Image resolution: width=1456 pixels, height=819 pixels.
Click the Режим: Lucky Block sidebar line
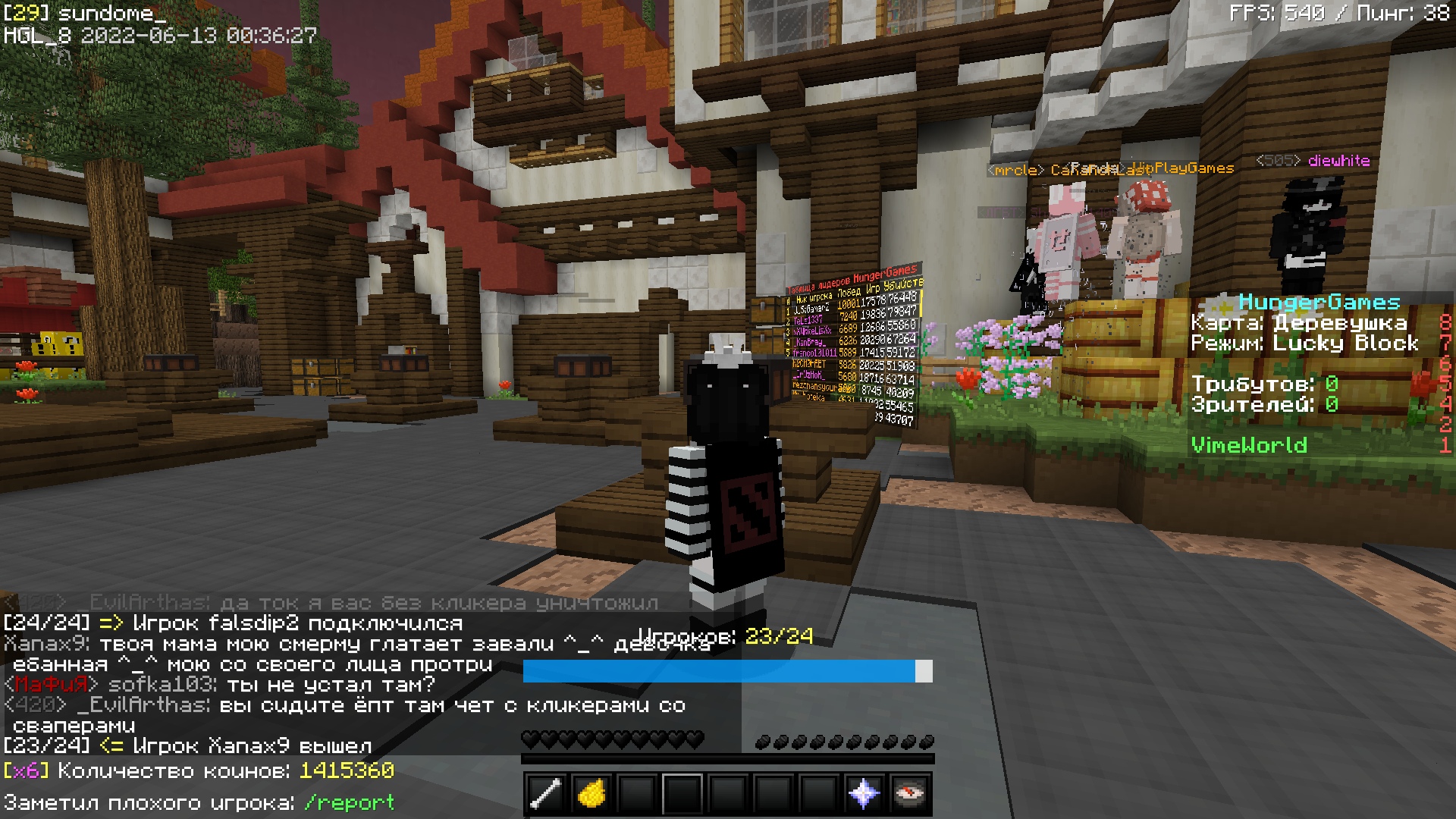1305,343
